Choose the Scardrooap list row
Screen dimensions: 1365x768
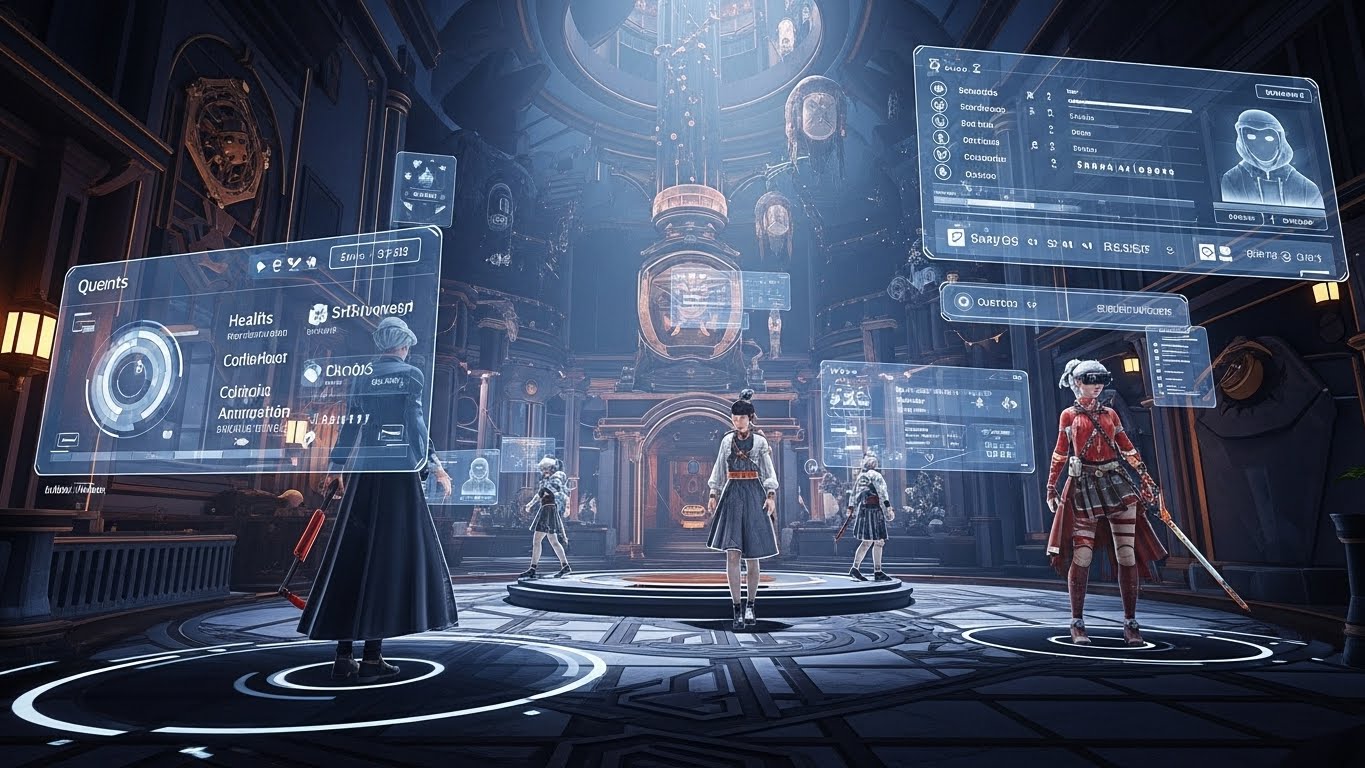click(x=980, y=108)
